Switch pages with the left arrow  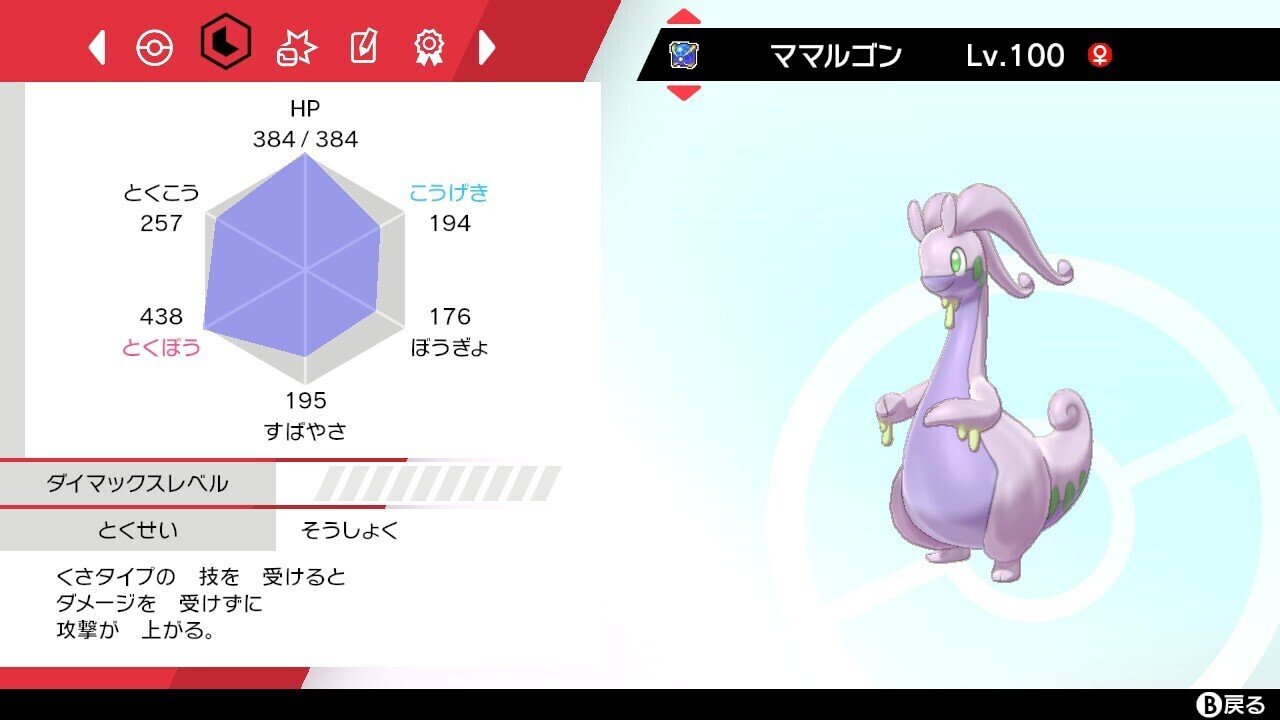(x=95, y=48)
